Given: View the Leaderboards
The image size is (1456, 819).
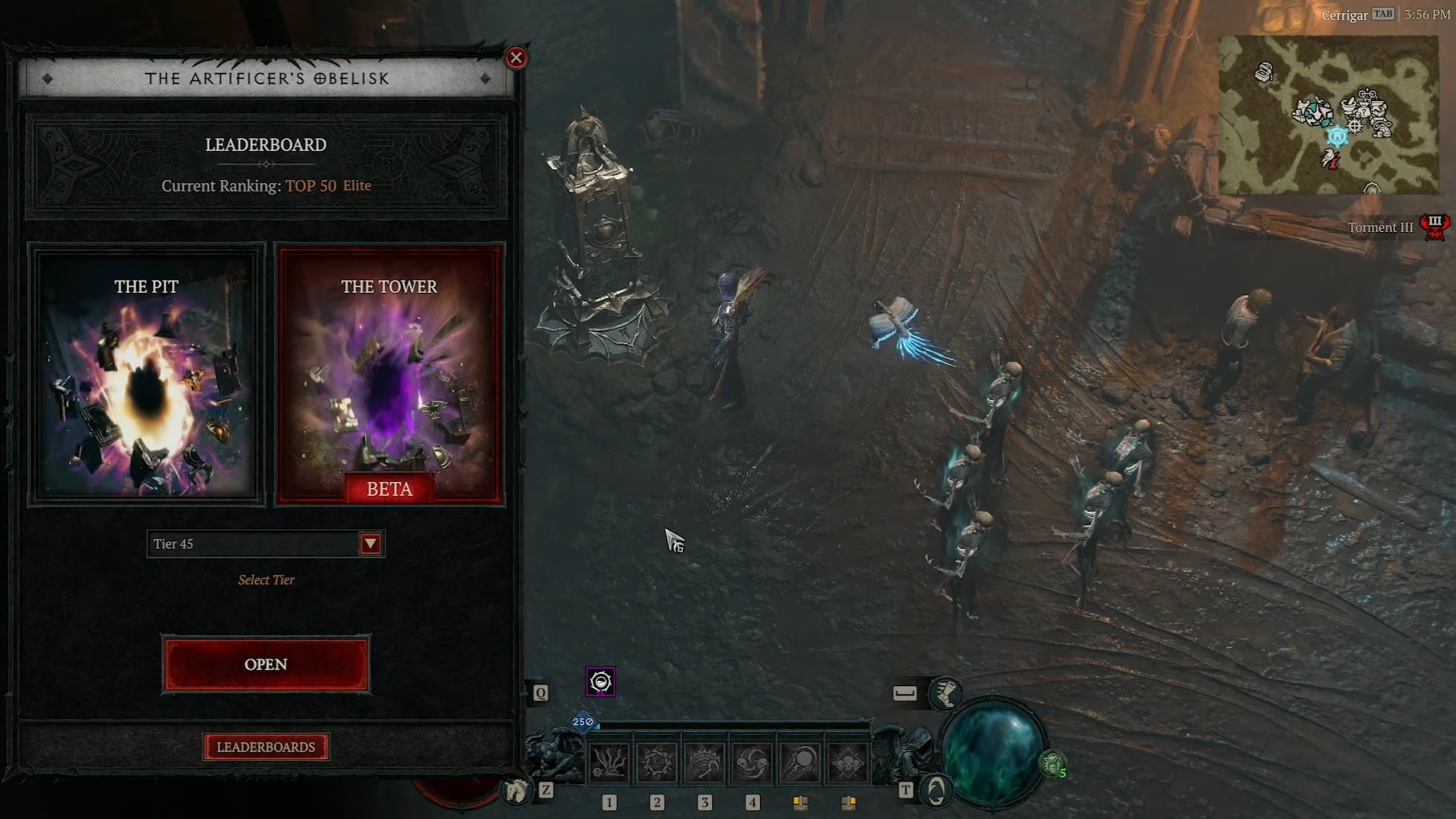Looking at the screenshot, I should [266, 747].
